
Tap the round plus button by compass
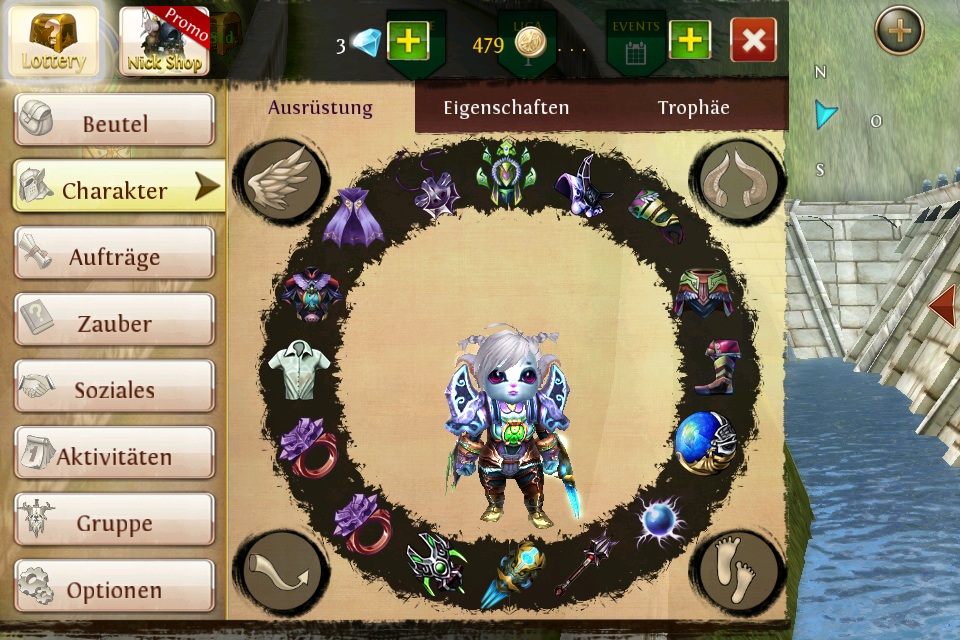(899, 31)
